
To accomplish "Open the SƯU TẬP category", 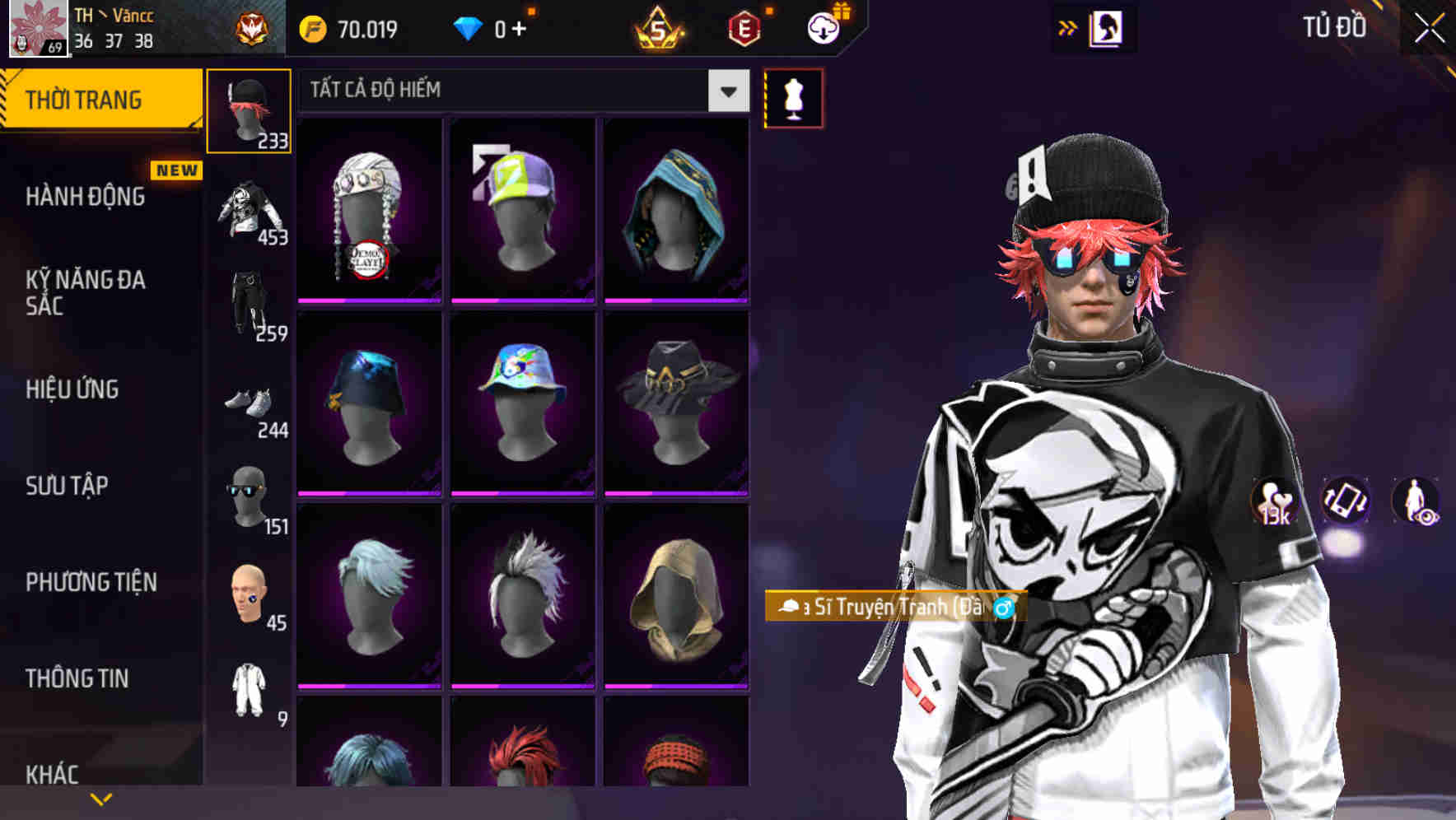I will pos(66,487).
